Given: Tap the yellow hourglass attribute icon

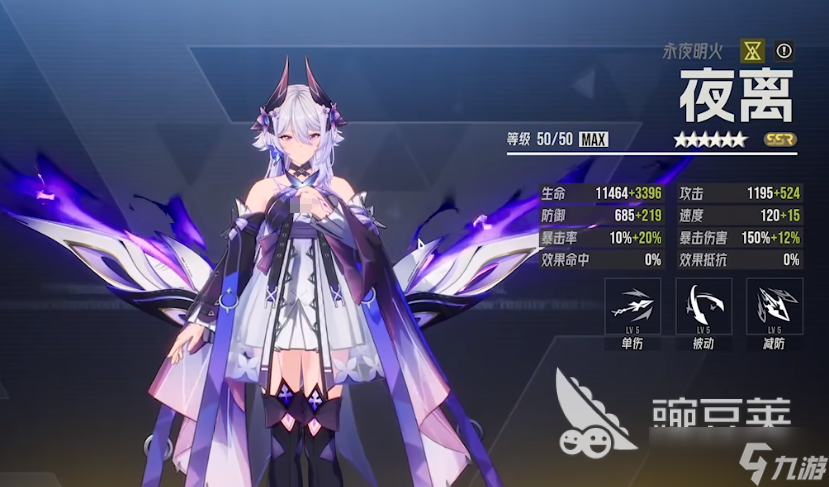Looking at the screenshot, I should [752, 49].
